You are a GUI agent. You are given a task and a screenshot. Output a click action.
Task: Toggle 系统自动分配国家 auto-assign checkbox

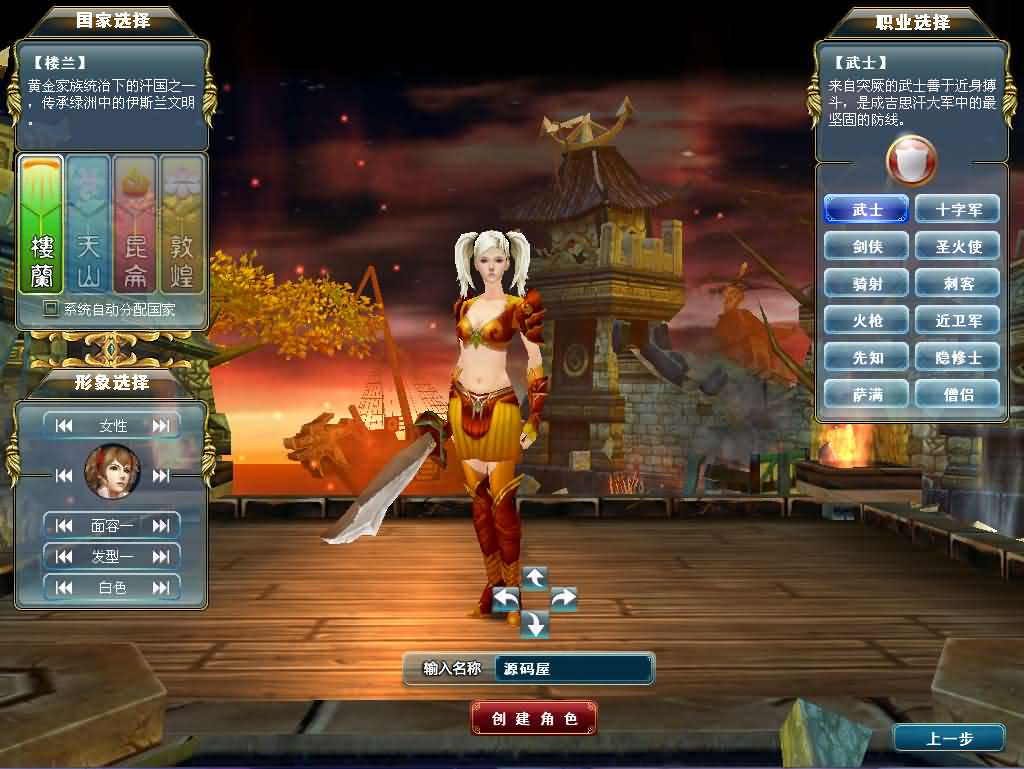[x=51, y=309]
